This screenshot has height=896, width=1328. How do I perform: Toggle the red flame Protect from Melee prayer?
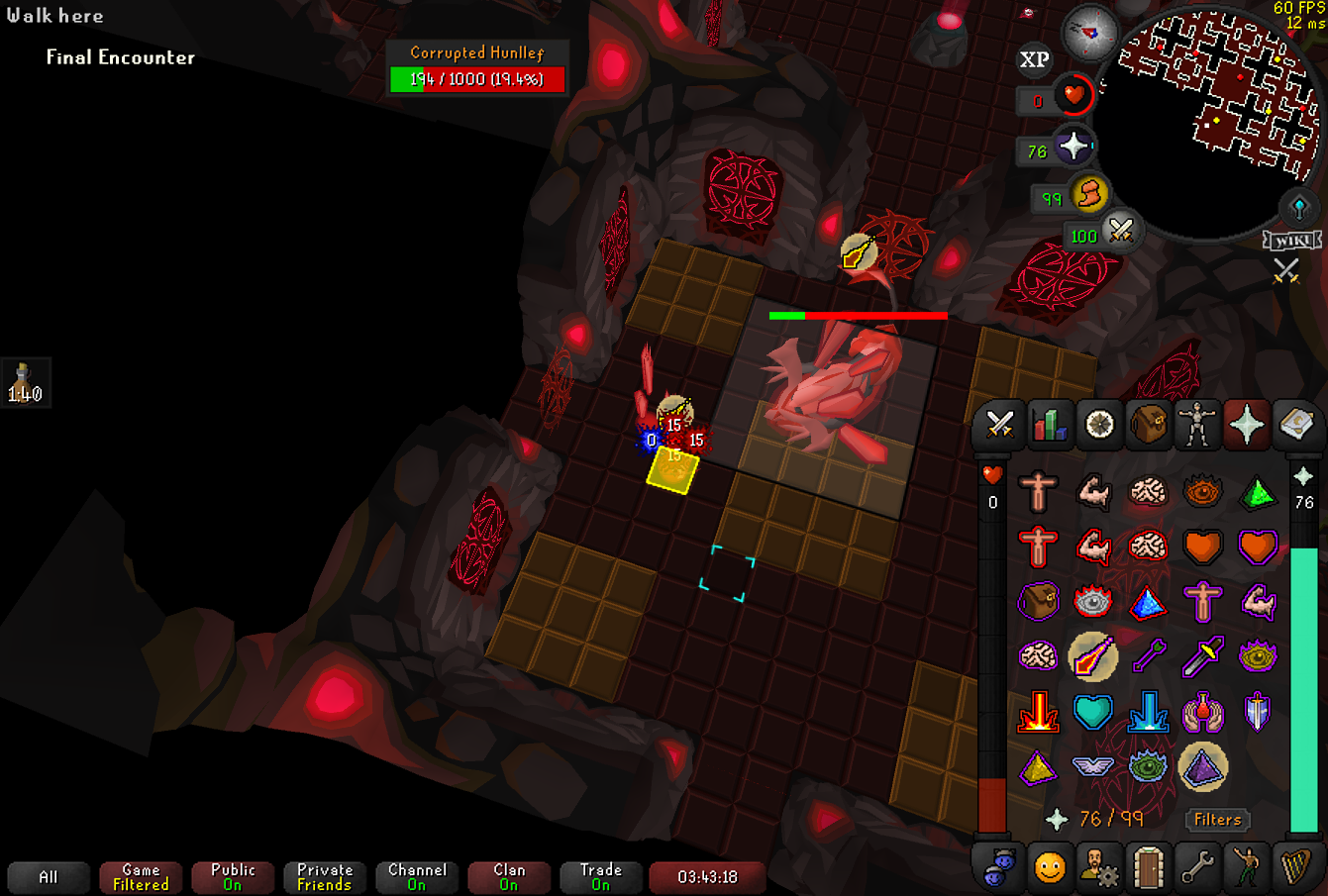[x=1038, y=711]
